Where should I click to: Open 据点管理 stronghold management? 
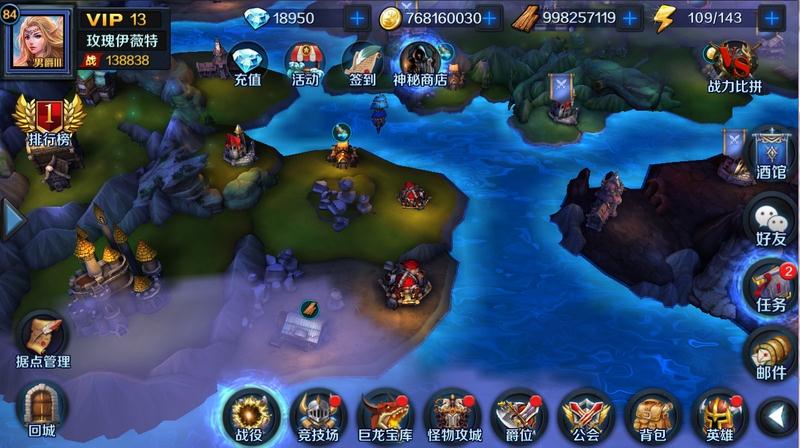click(43, 340)
